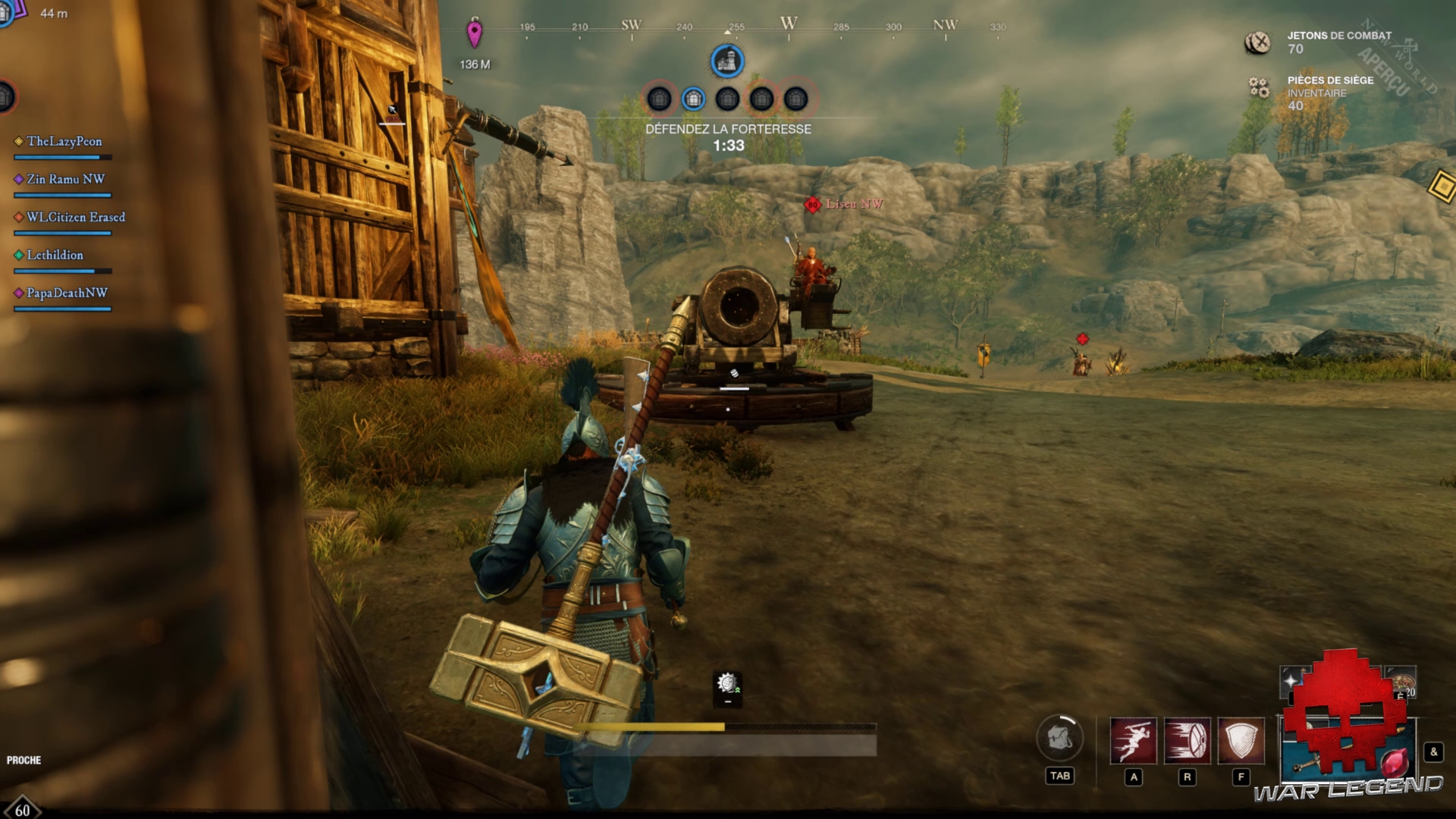The image size is (1456, 819).
Task: Choose WLCitizen Erased in the group list
Action: tap(75, 218)
